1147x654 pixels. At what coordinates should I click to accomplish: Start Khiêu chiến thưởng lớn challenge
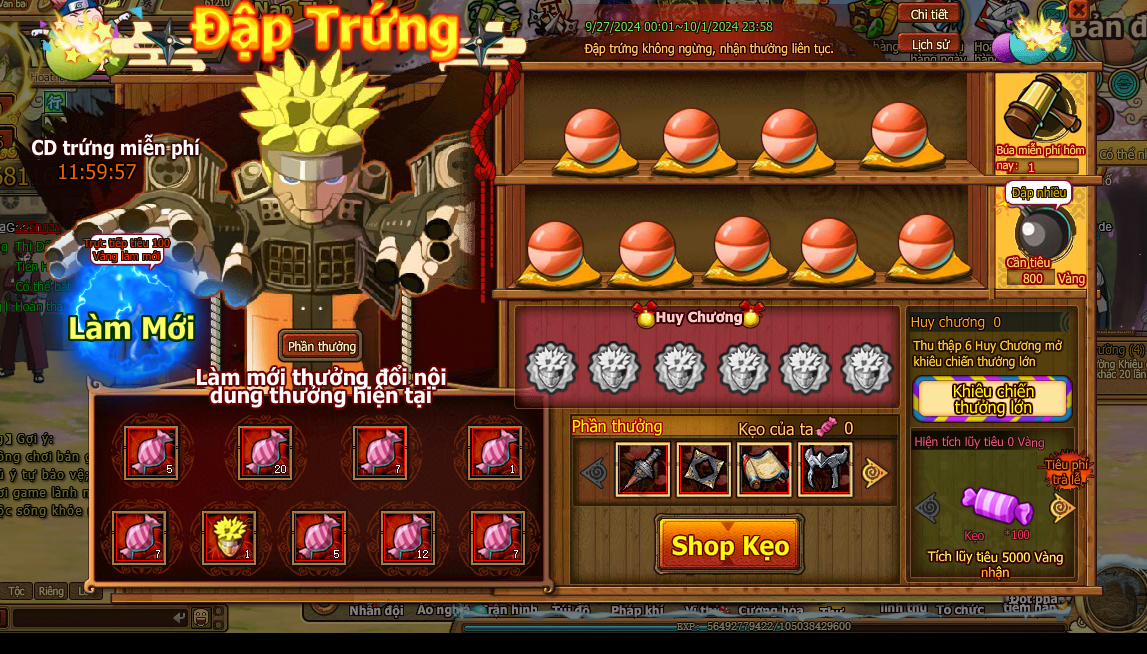point(992,399)
